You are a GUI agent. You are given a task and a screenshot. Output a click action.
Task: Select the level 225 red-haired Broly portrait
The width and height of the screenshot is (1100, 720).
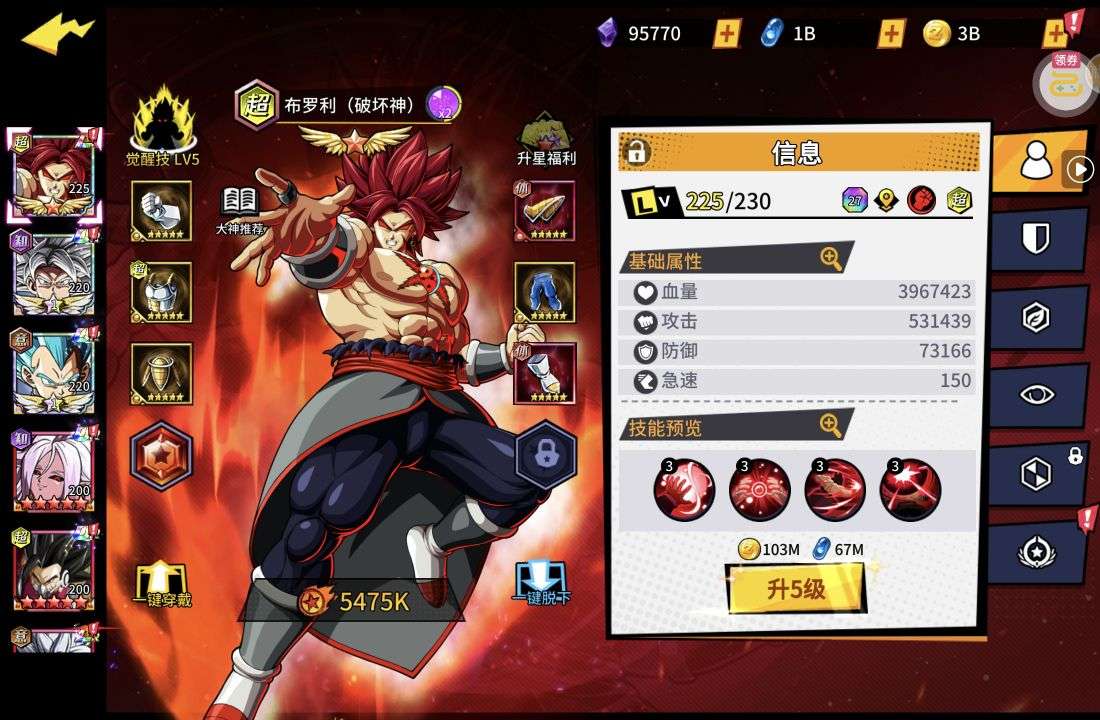click(x=53, y=176)
